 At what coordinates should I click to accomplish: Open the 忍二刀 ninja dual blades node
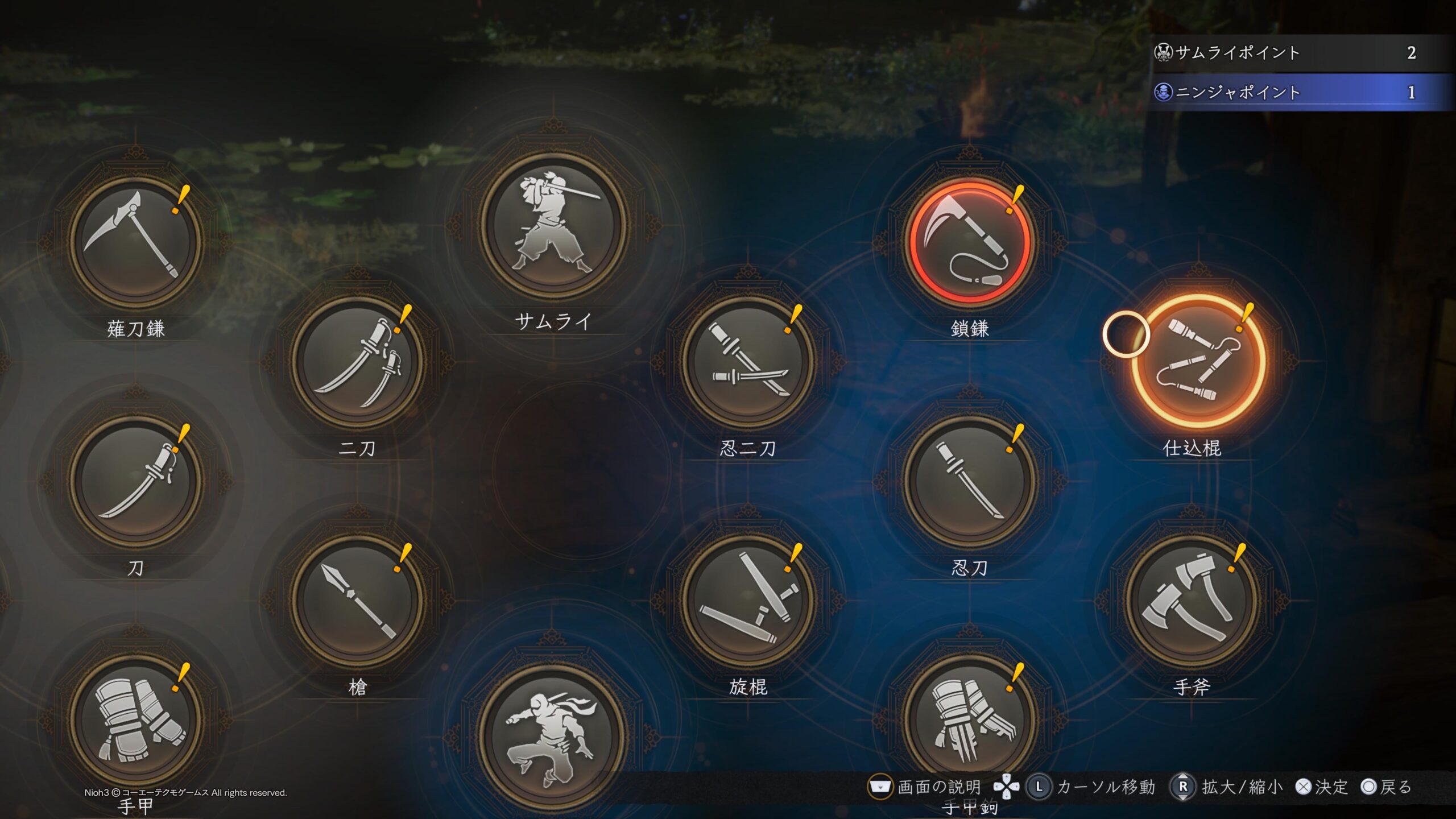(x=748, y=361)
